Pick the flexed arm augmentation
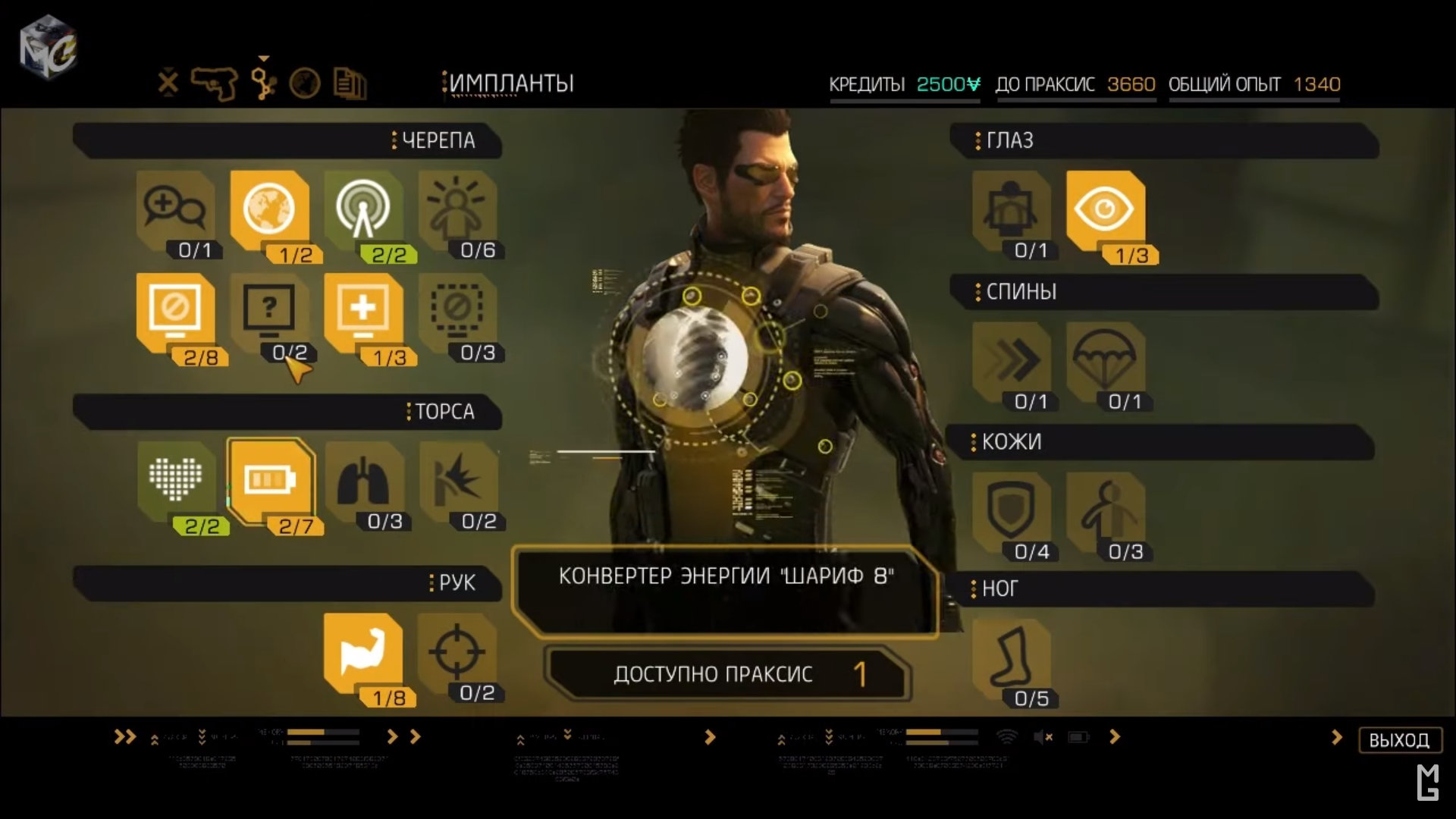This screenshot has height=819, width=1456. (x=363, y=652)
